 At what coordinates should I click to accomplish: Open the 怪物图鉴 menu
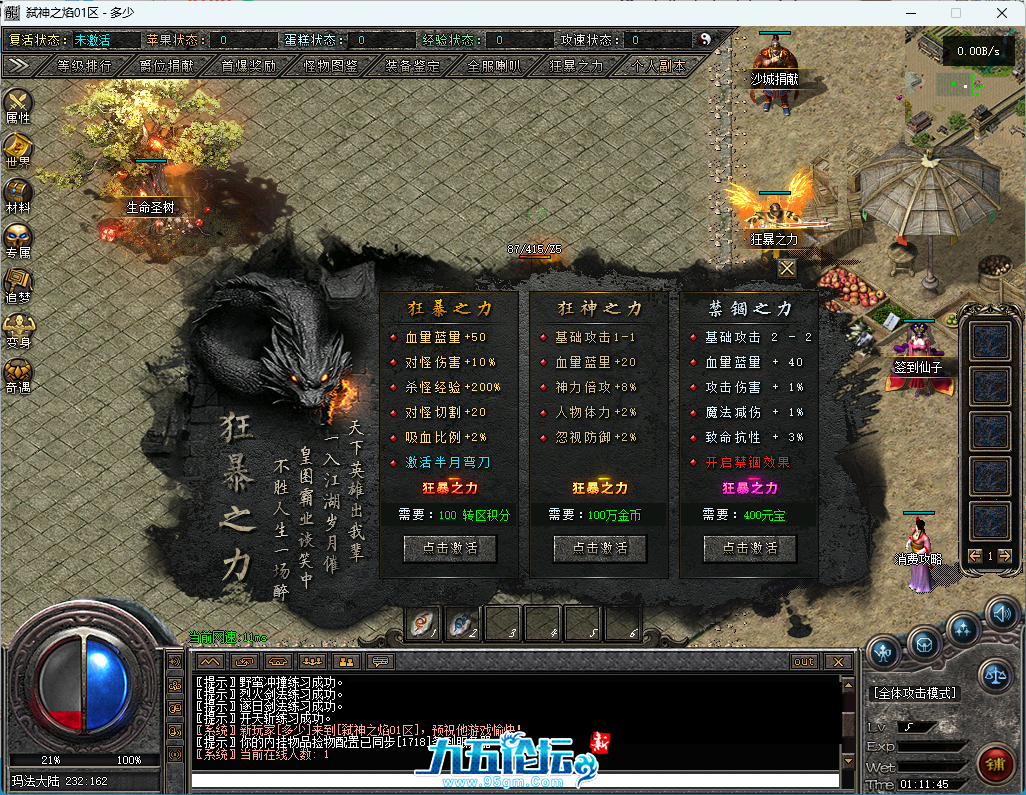pos(330,65)
